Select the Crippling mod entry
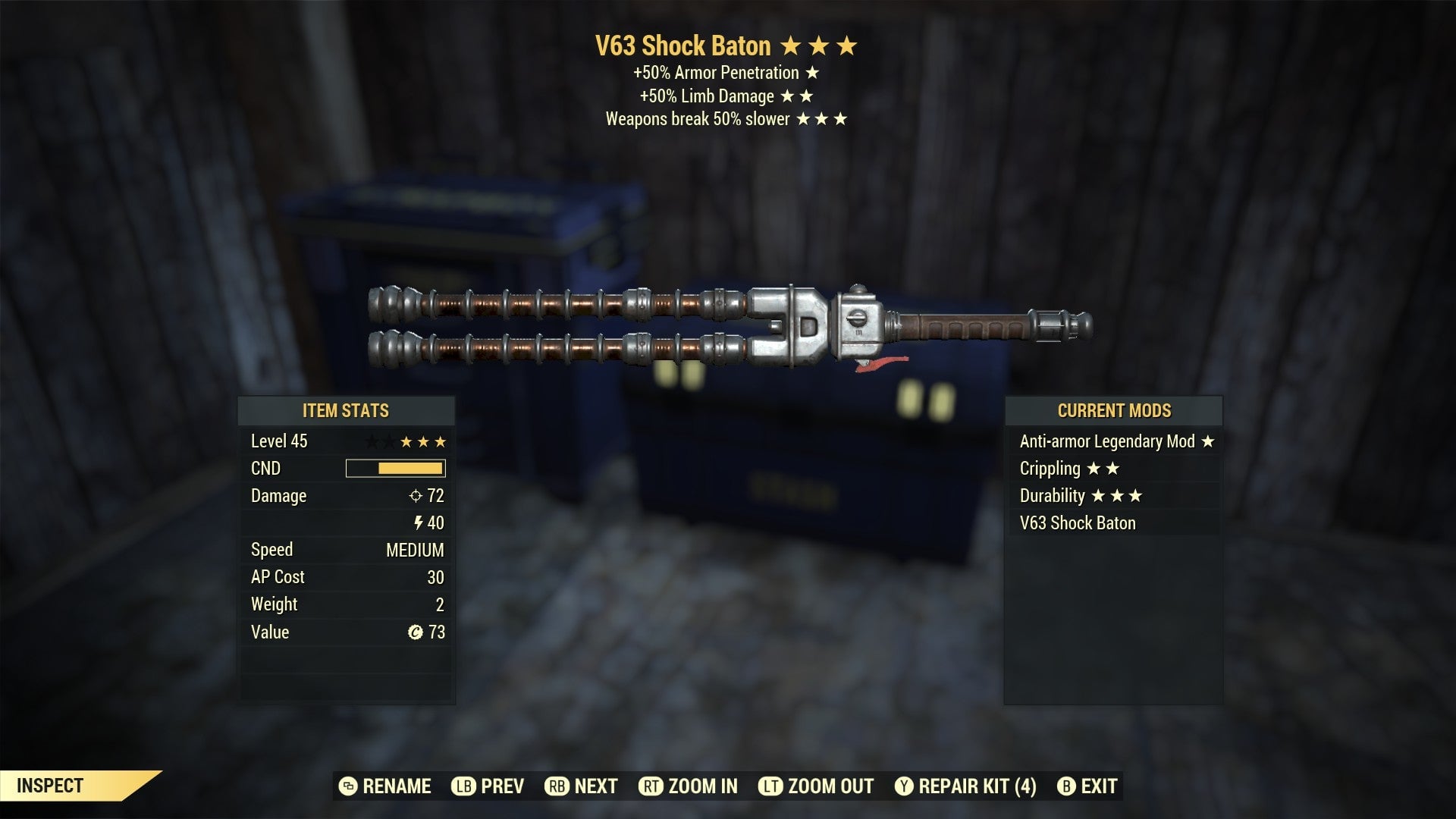1456x819 pixels. [x=1051, y=469]
